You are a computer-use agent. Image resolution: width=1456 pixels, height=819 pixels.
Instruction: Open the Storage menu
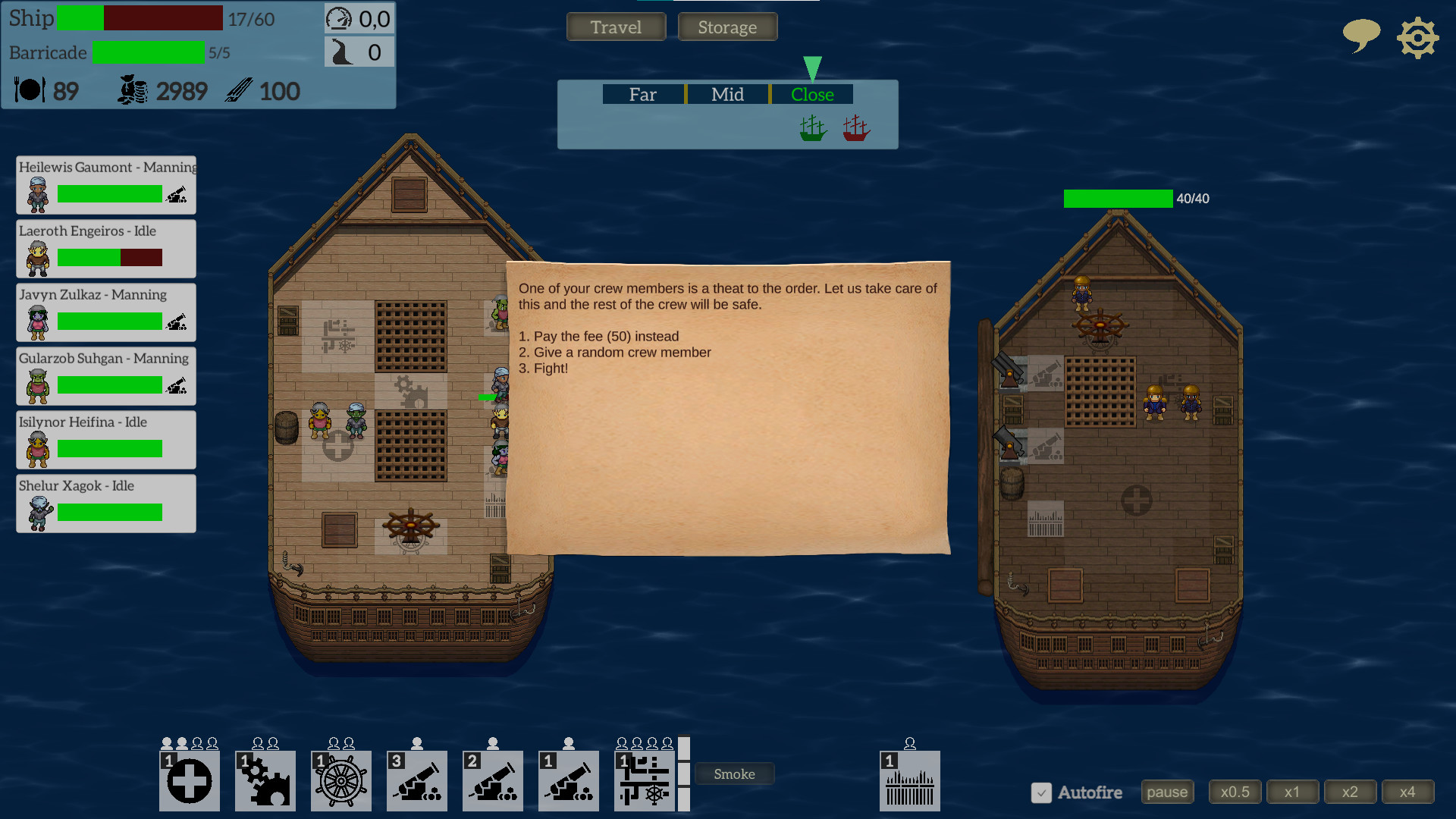727,27
